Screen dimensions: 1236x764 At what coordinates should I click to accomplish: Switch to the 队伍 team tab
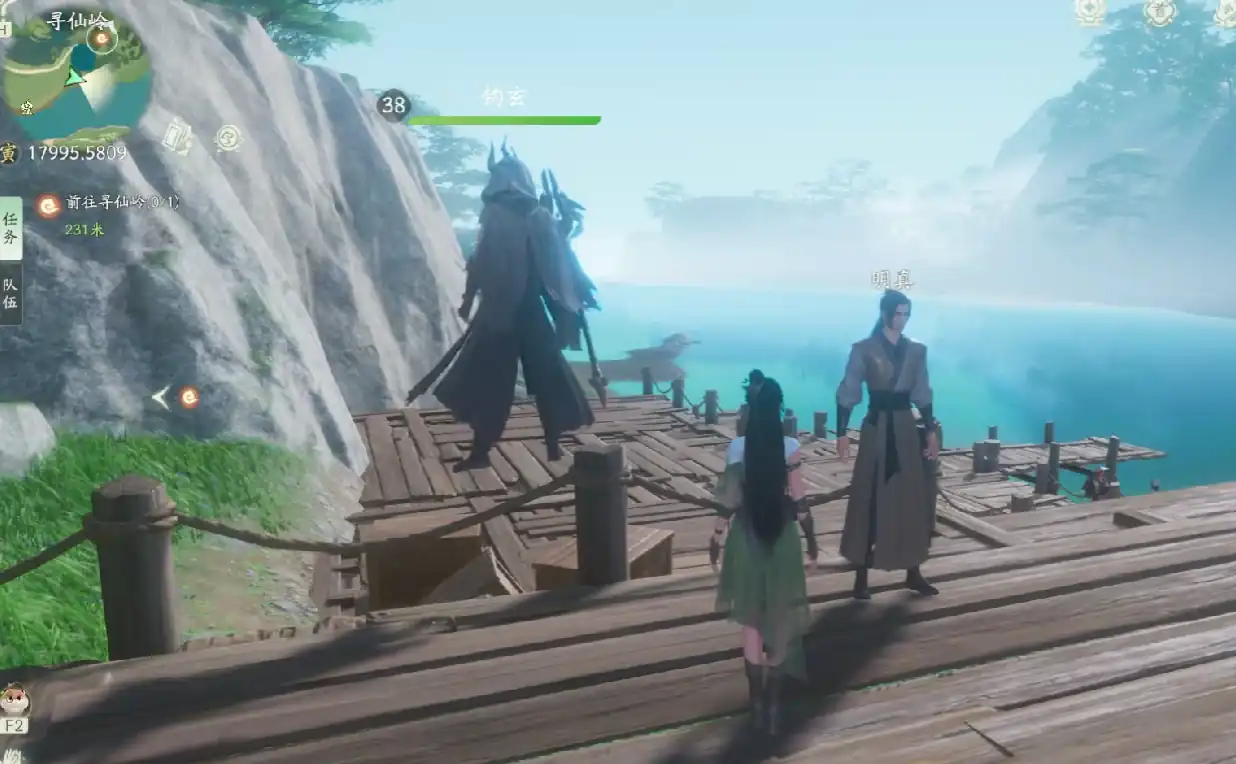click(x=11, y=294)
